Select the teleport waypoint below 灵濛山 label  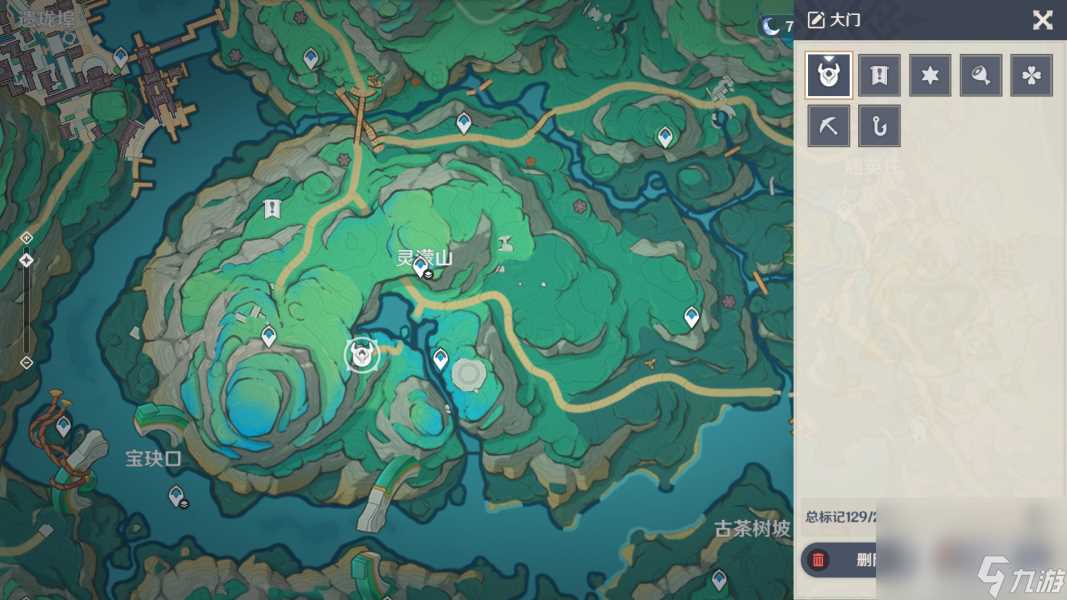421,267
